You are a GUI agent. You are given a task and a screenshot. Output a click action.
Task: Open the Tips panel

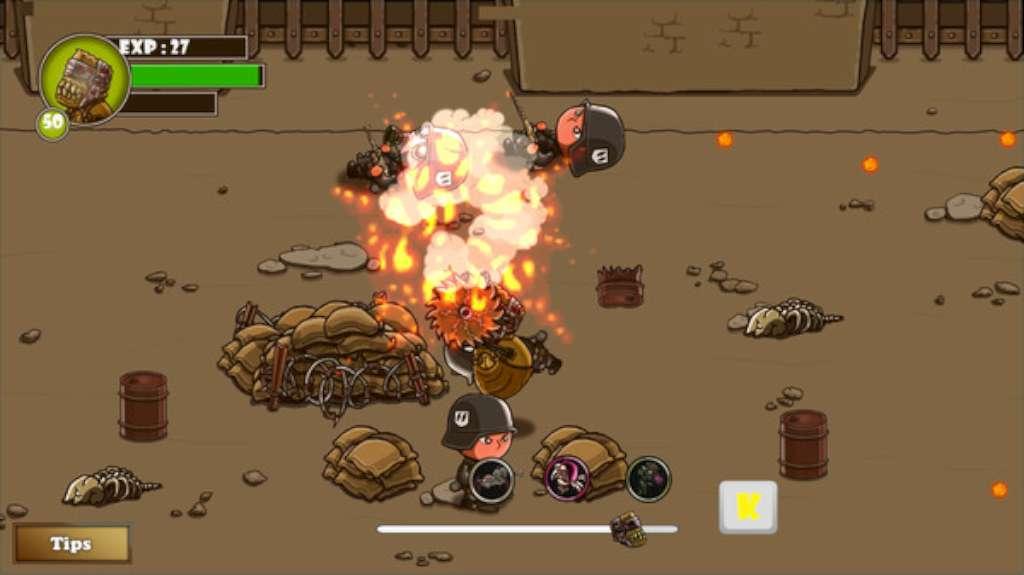pos(71,544)
